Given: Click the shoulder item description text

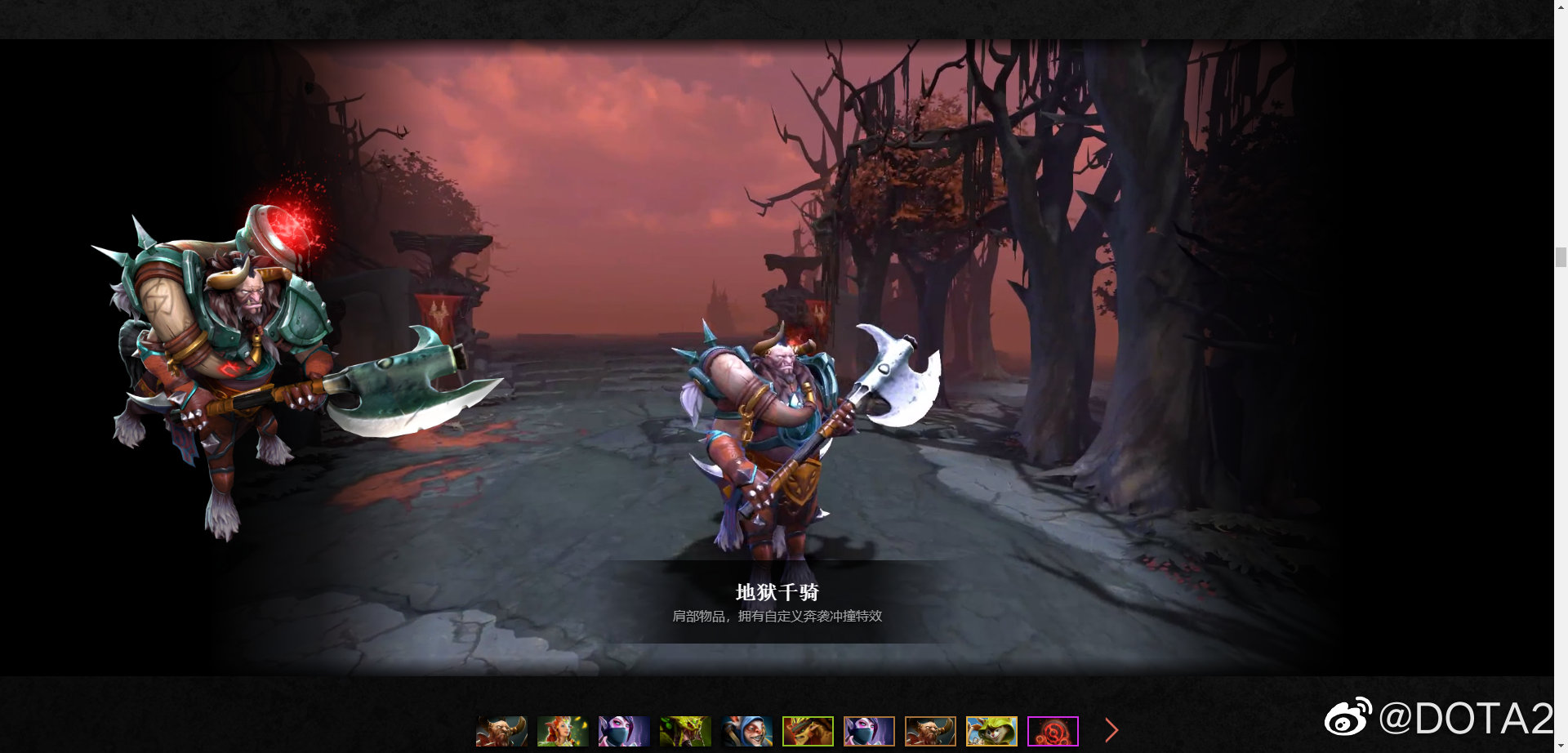Looking at the screenshot, I should [779, 617].
